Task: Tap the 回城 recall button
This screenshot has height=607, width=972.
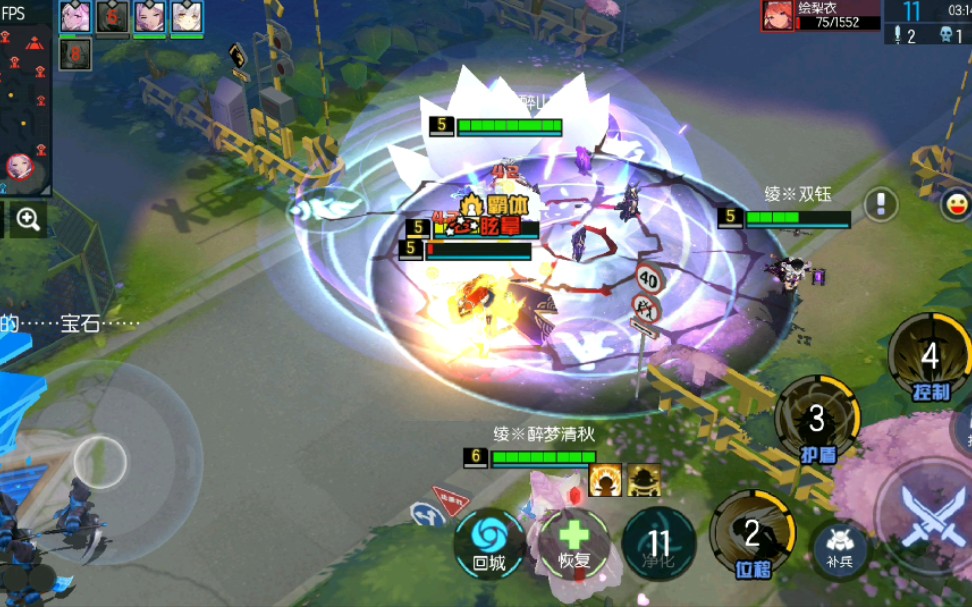Action: pos(490,543)
